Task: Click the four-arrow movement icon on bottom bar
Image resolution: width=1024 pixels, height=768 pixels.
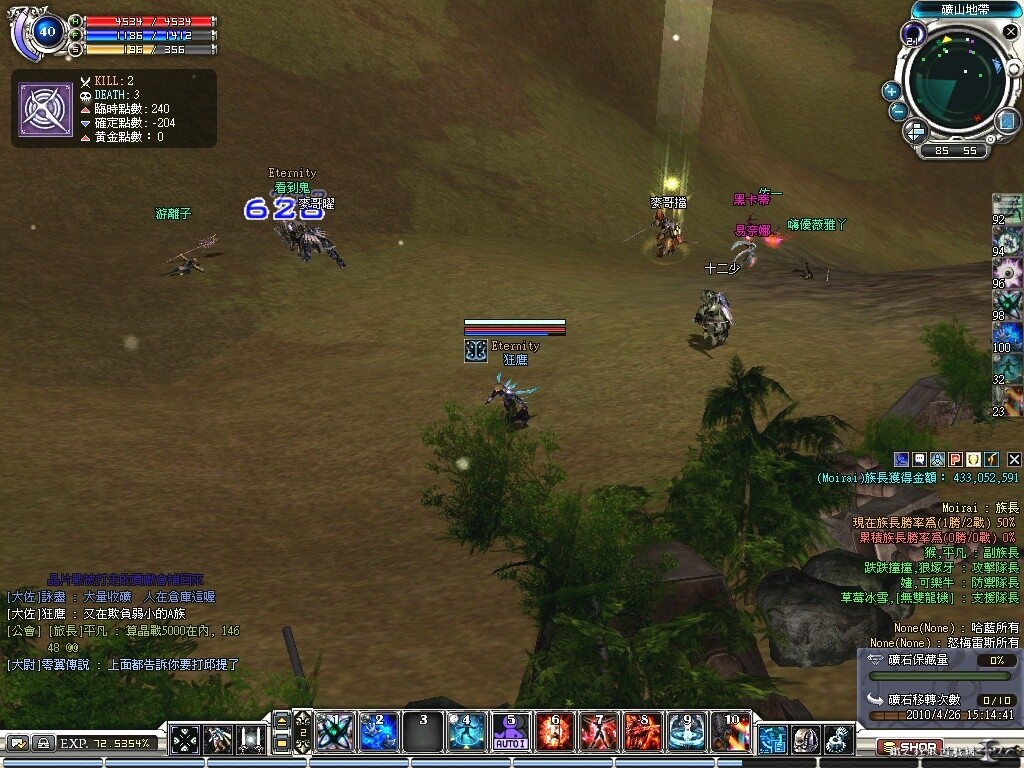Action: click(185, 740)
